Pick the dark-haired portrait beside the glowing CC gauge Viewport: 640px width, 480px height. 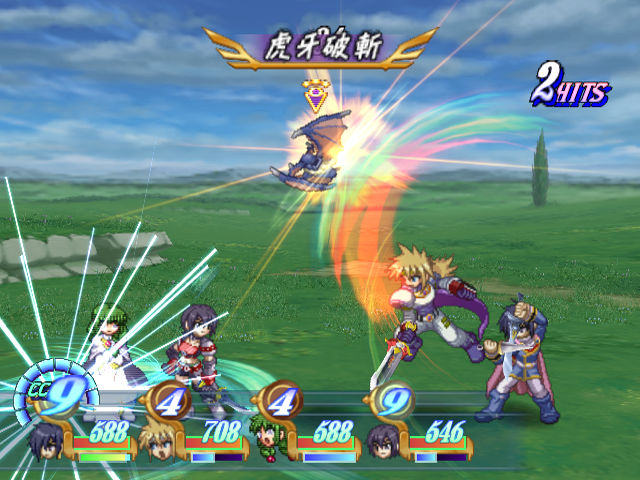point(46,443)
